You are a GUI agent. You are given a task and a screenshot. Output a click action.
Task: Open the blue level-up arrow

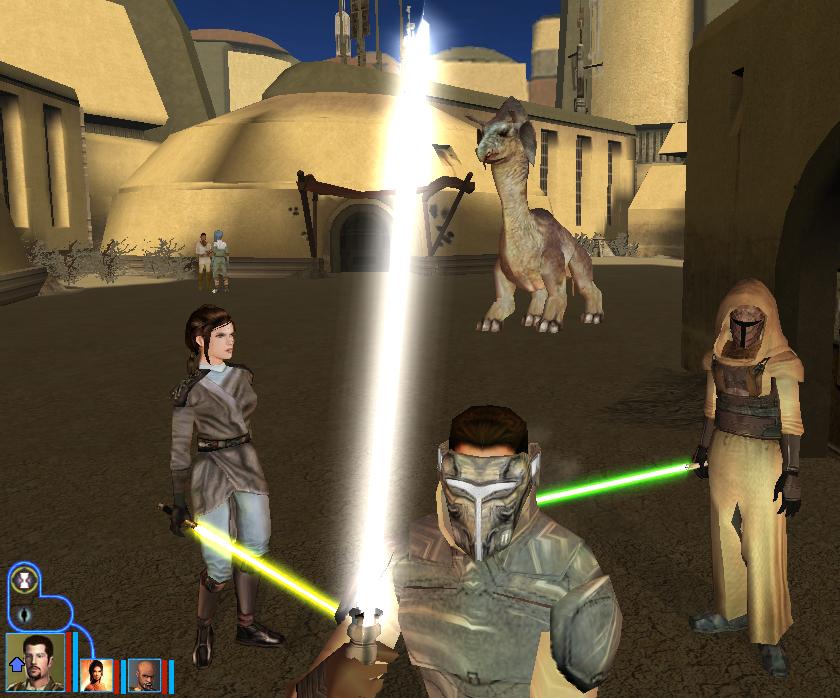(15, 663)
